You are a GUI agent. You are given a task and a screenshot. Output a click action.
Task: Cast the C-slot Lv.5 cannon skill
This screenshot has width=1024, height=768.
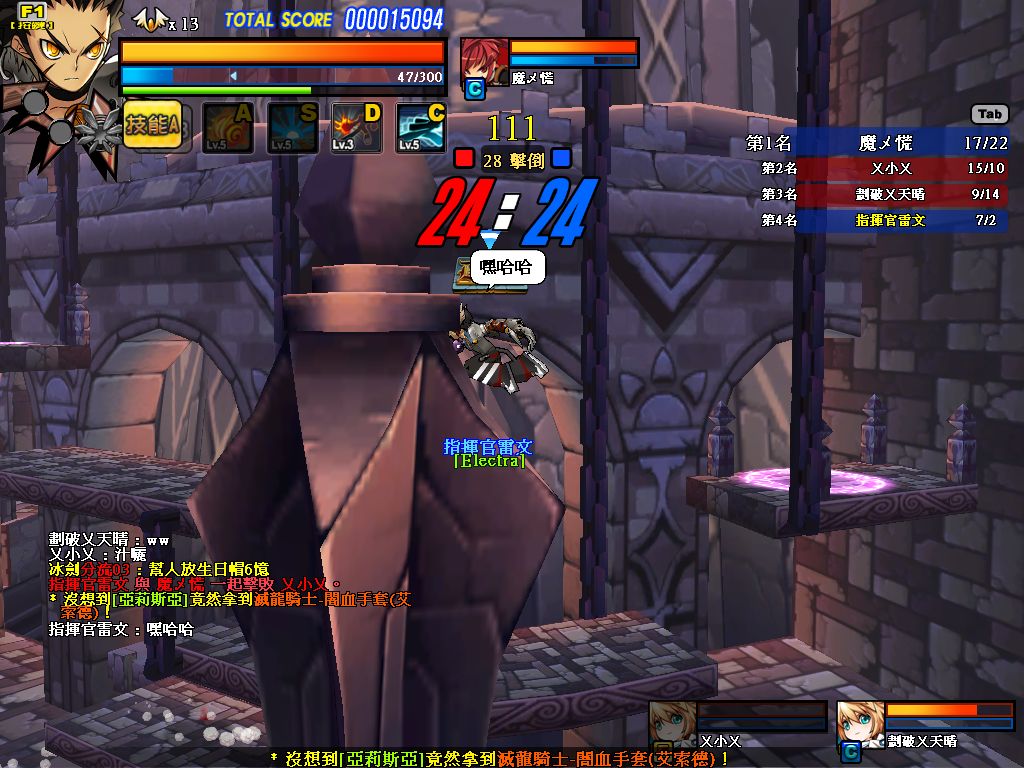pyautogui.click(x=421, y=129)
